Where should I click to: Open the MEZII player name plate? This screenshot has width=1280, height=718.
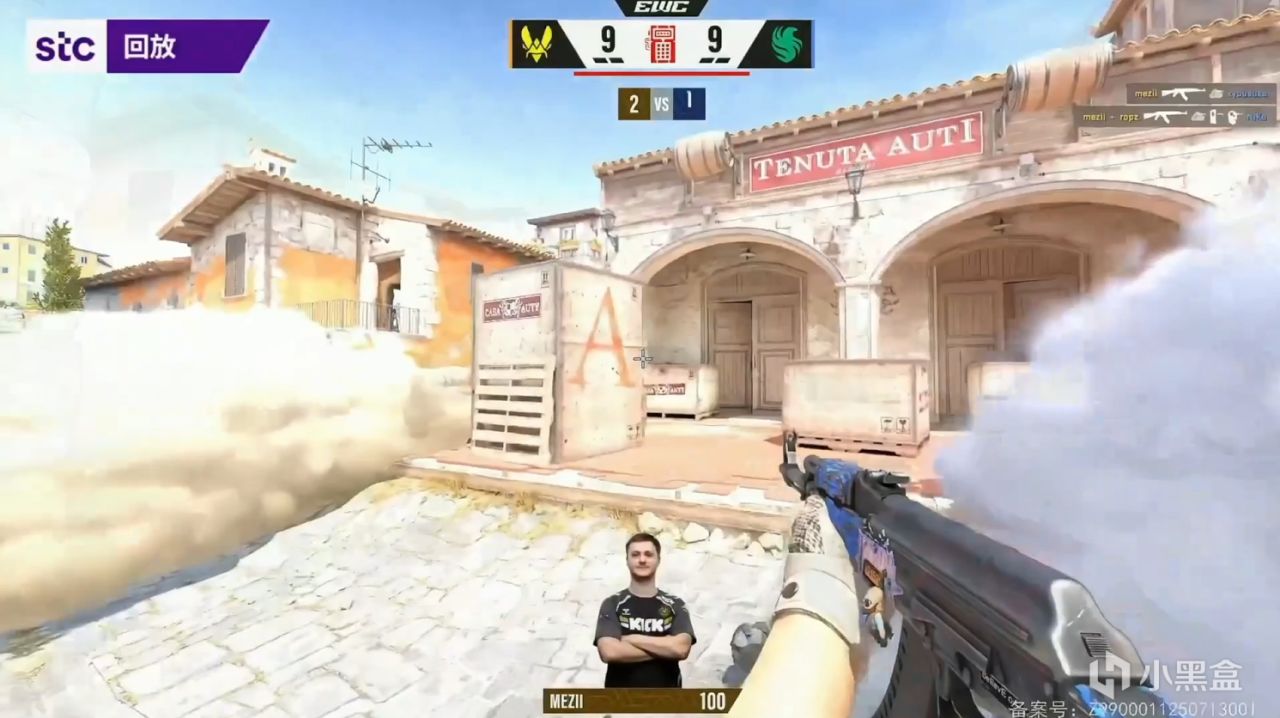pyautogui.click(x=641, y=701)
